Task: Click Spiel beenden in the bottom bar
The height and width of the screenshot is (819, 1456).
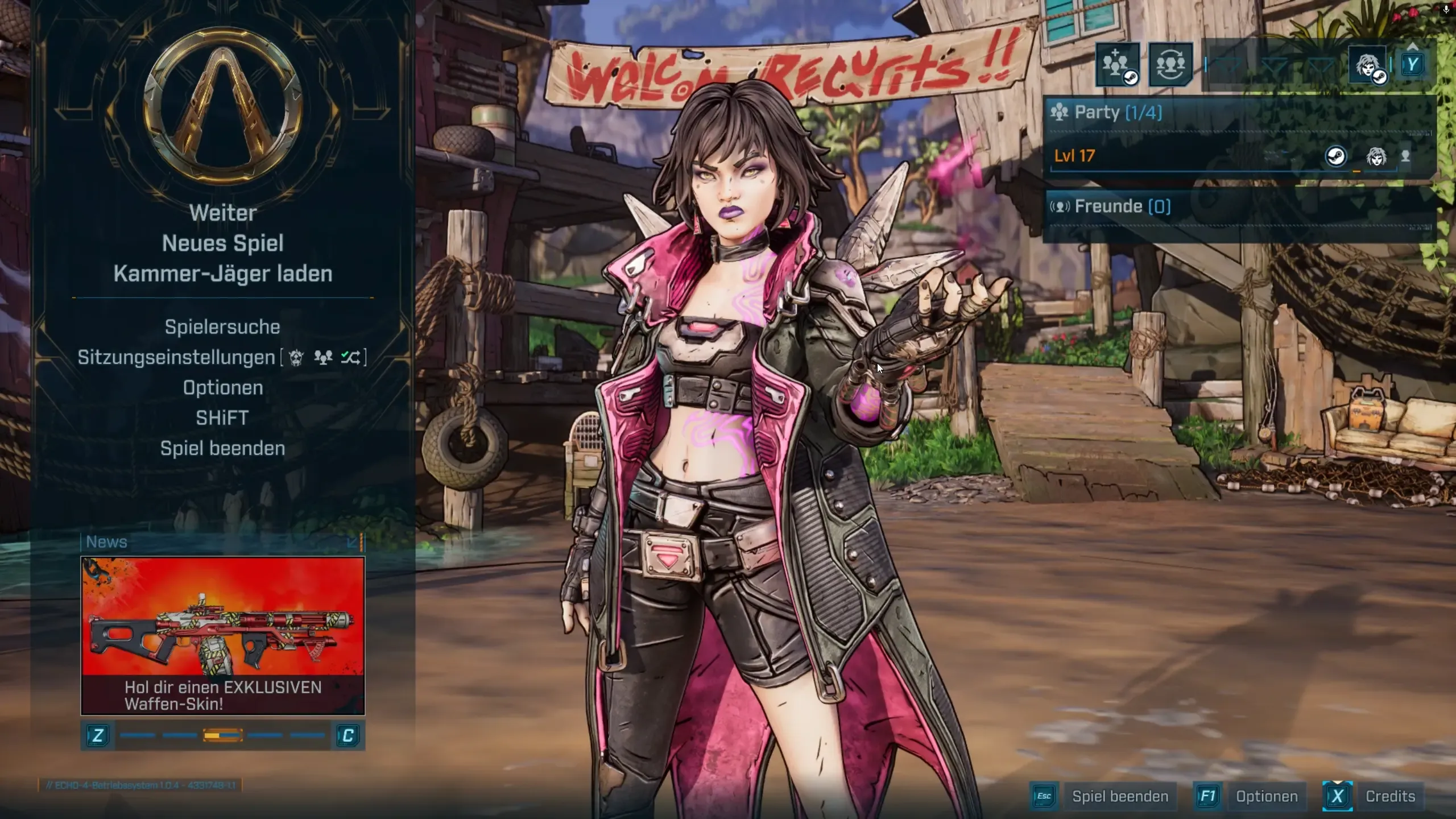Action: click(1120, 796)
